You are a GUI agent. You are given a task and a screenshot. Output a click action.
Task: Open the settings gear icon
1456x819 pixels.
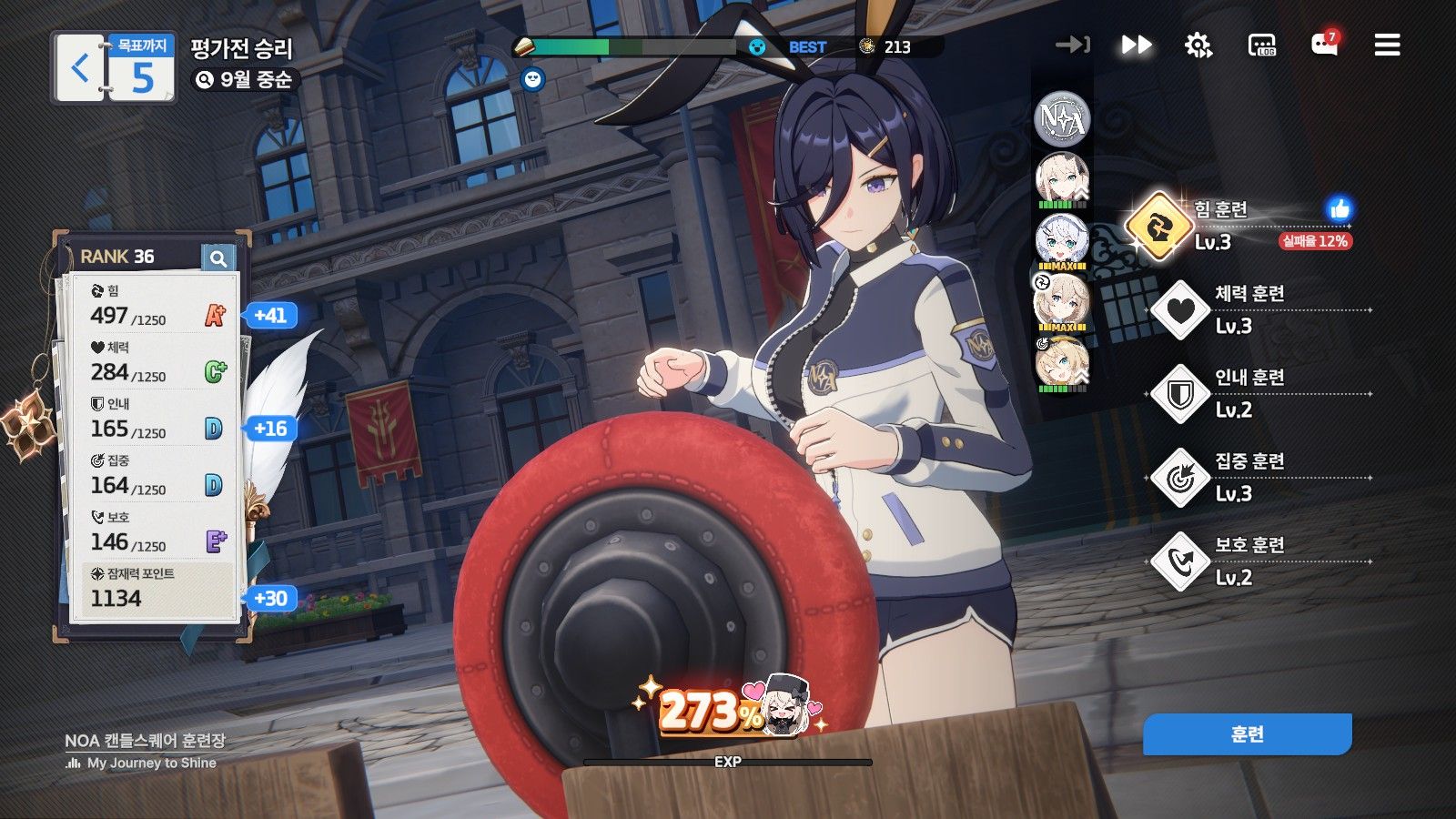point(1198,45)
